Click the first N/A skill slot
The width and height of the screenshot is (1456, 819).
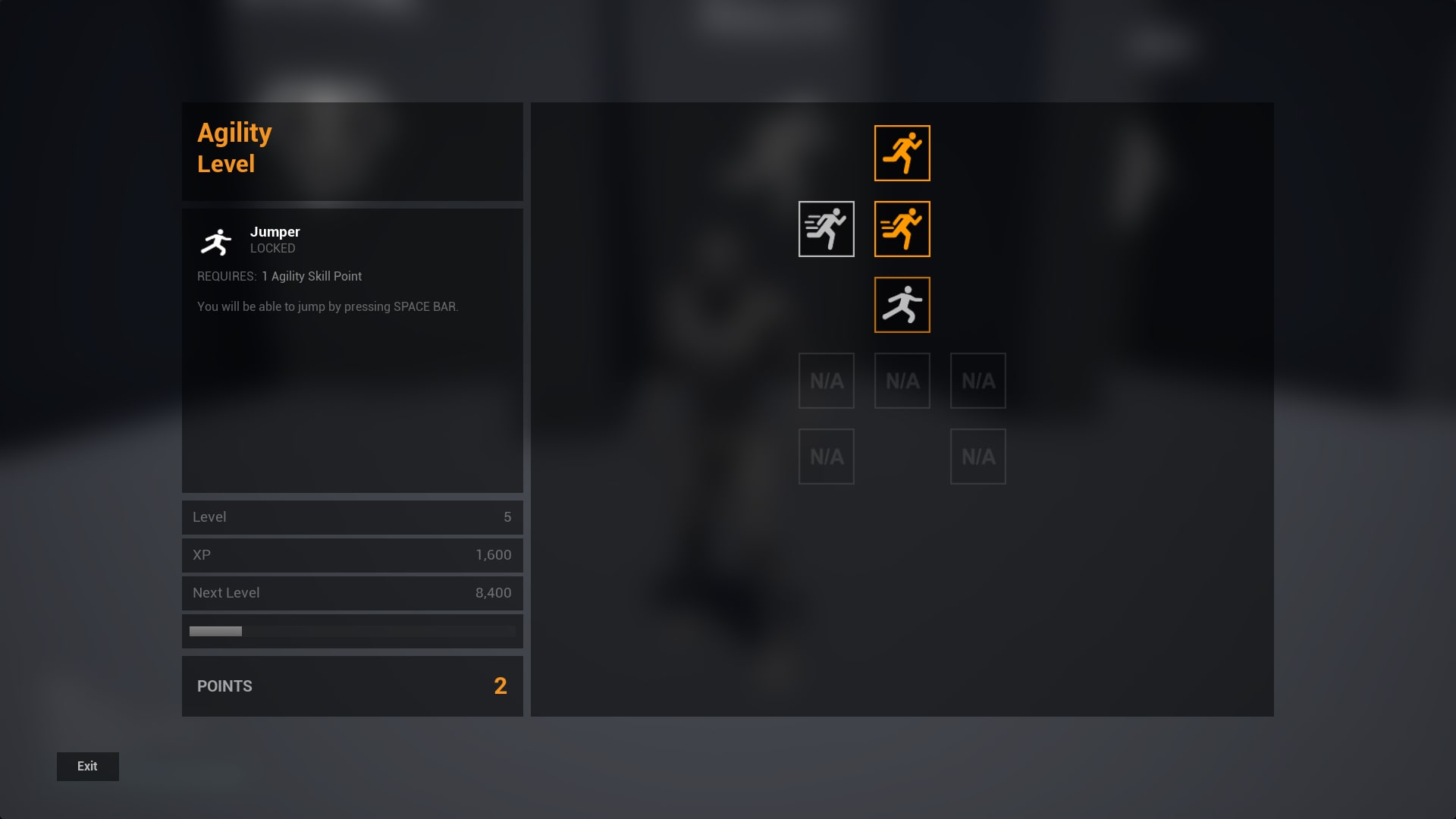click(826, 380)
